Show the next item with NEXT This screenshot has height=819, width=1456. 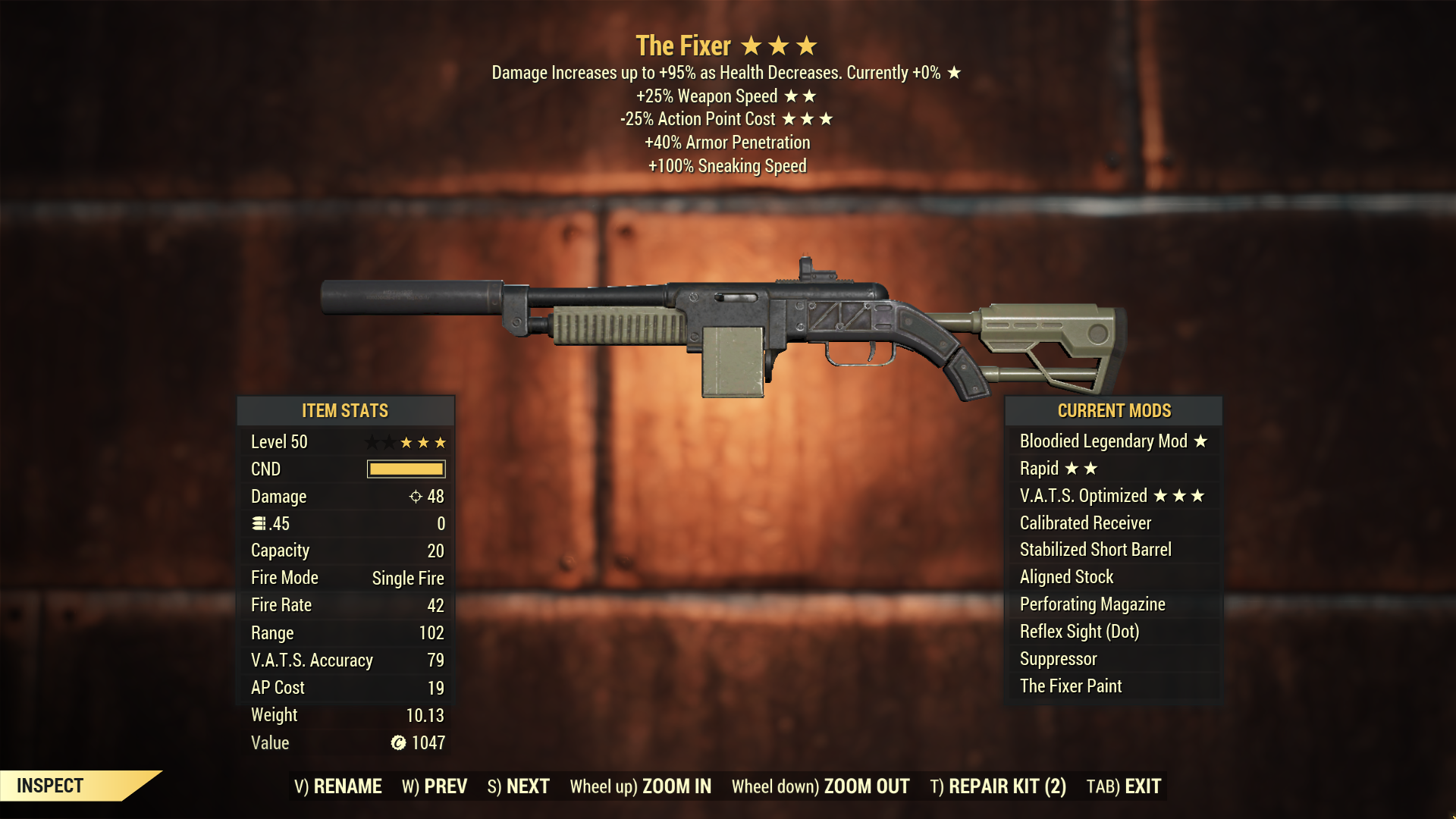519,786
